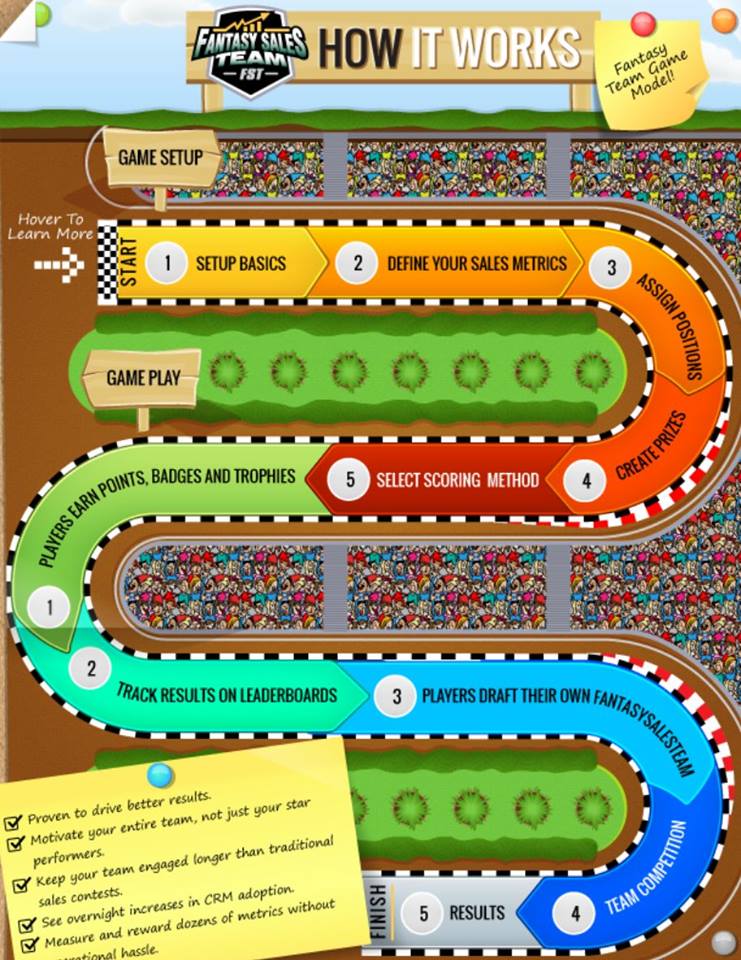This screenshot has height=960, width=741.
Task: Click the Fantasy Sales Team logo
Action: [250, 52]
